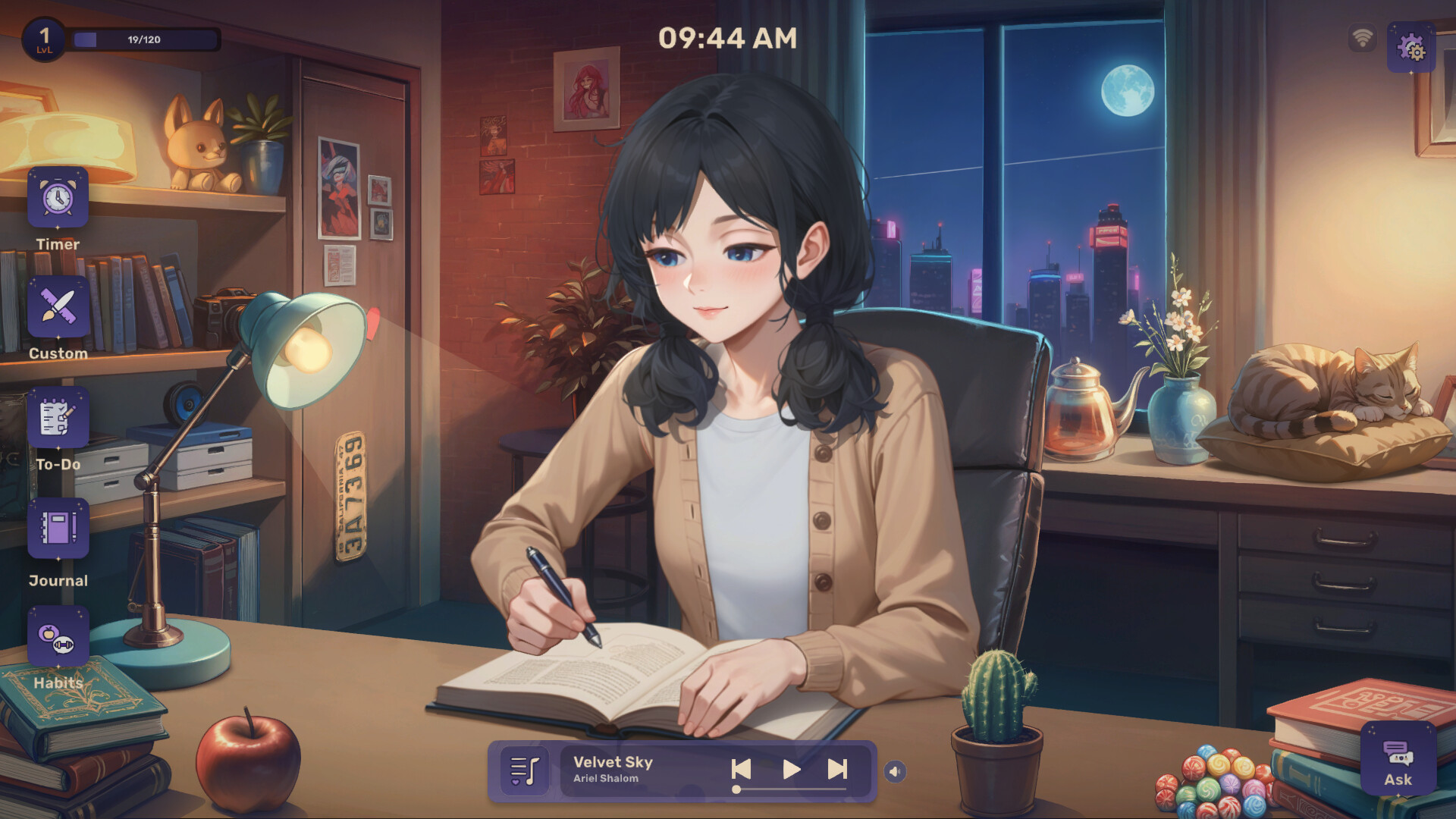Open the music playlist icon

526,771
